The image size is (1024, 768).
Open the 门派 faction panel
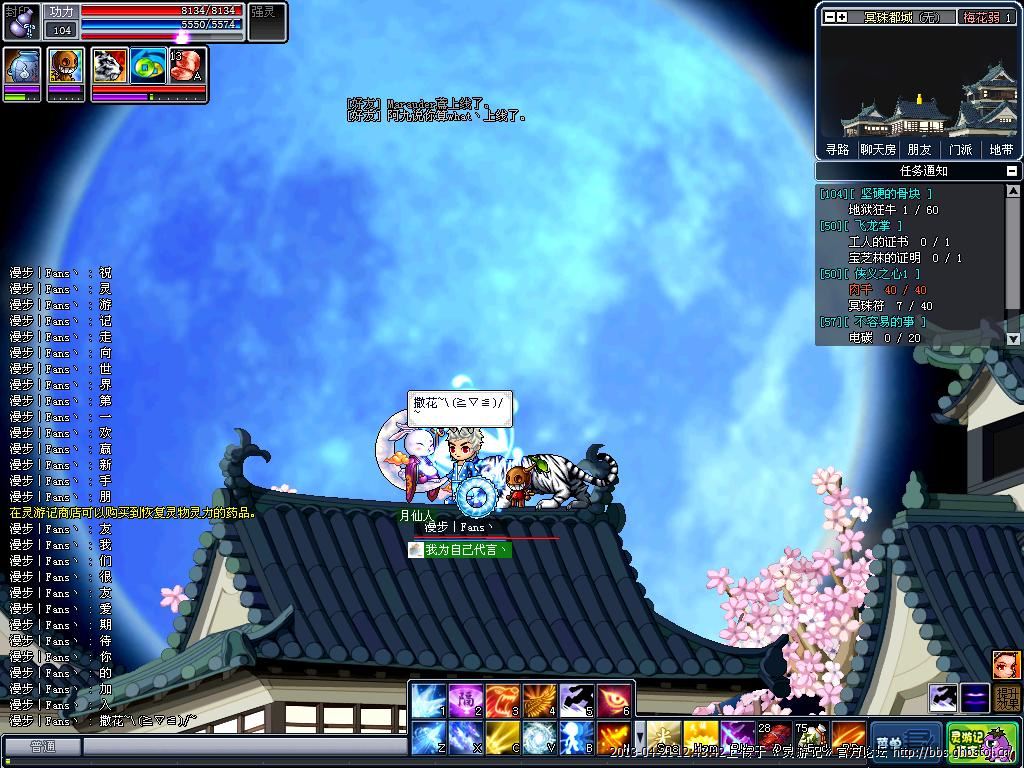coord(960,150)
